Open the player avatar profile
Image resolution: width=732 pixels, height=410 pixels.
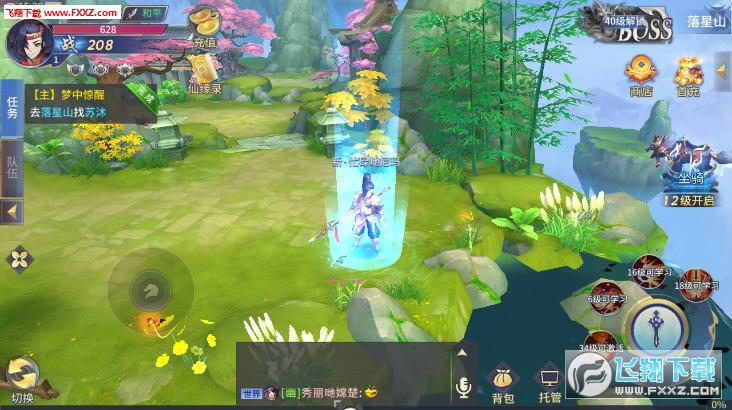30,40
